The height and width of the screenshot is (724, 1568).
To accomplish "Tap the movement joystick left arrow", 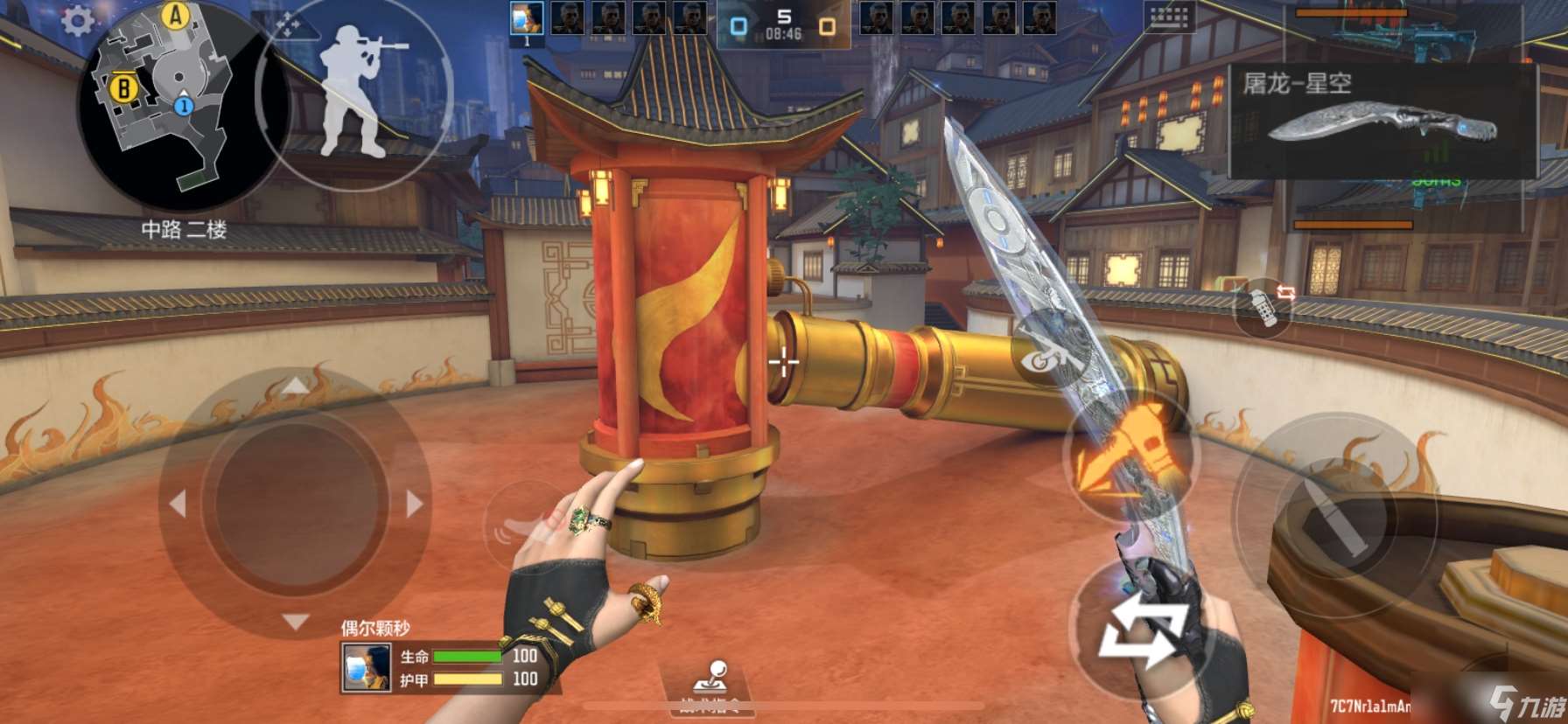I will (x=178, y=504).
